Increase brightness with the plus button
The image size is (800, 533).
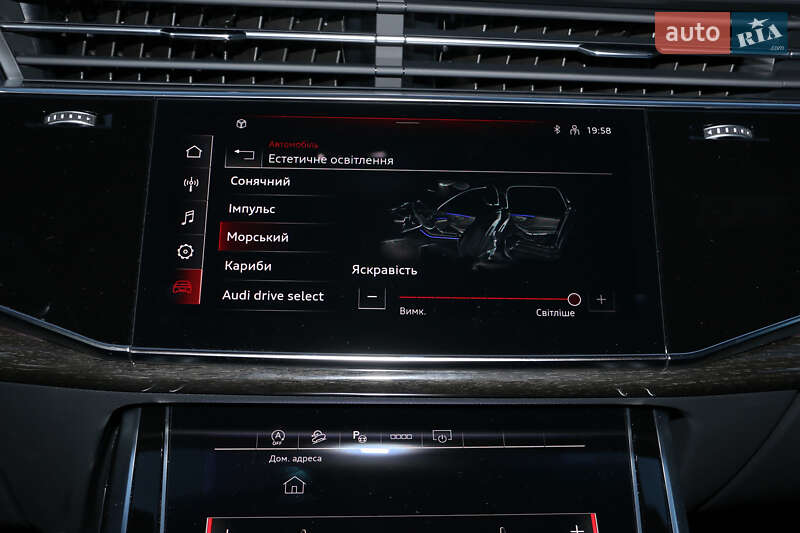pos(601,299)
